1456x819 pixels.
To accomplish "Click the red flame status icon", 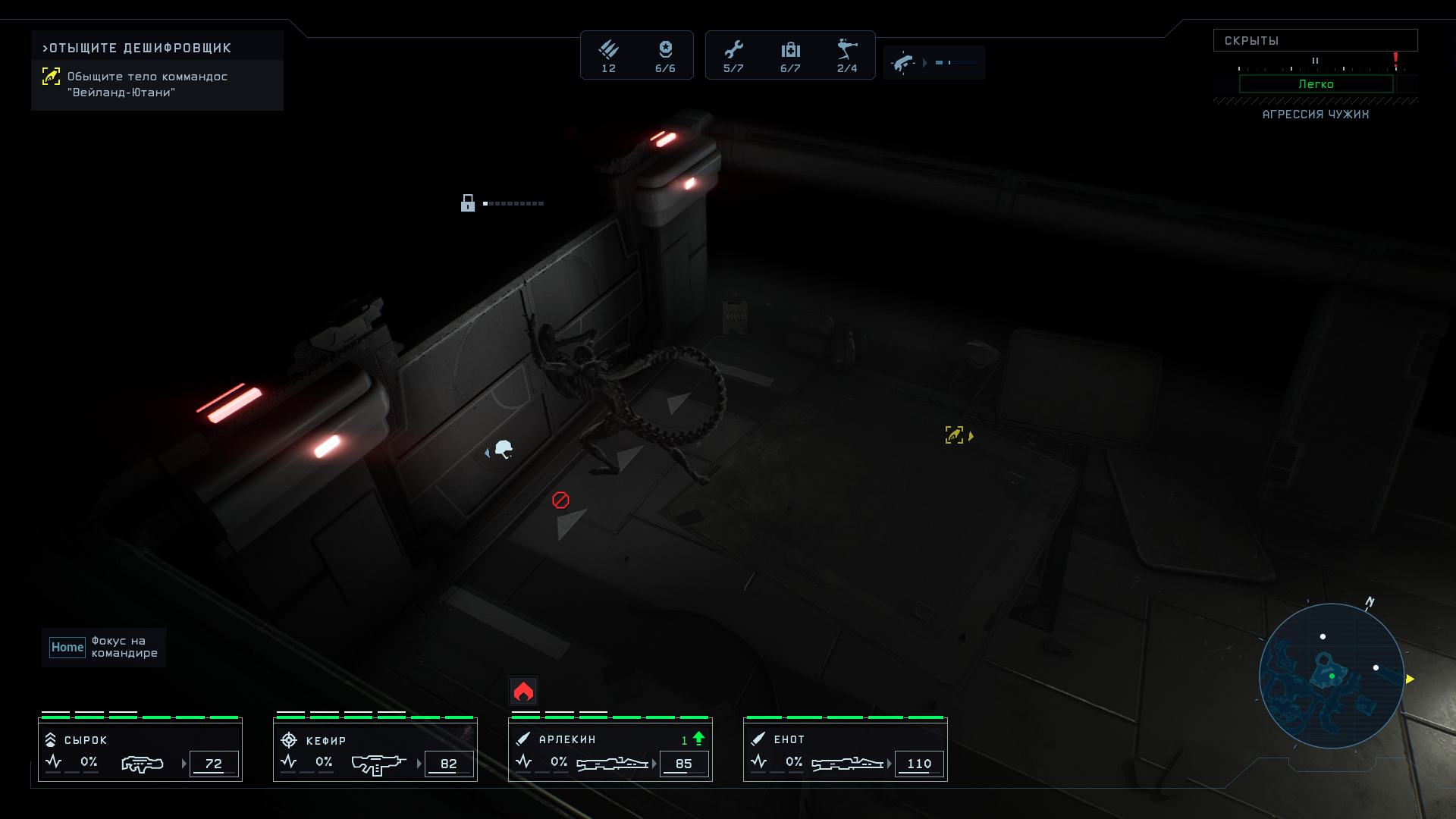I will pyautogui.click(x=523, y=691).
